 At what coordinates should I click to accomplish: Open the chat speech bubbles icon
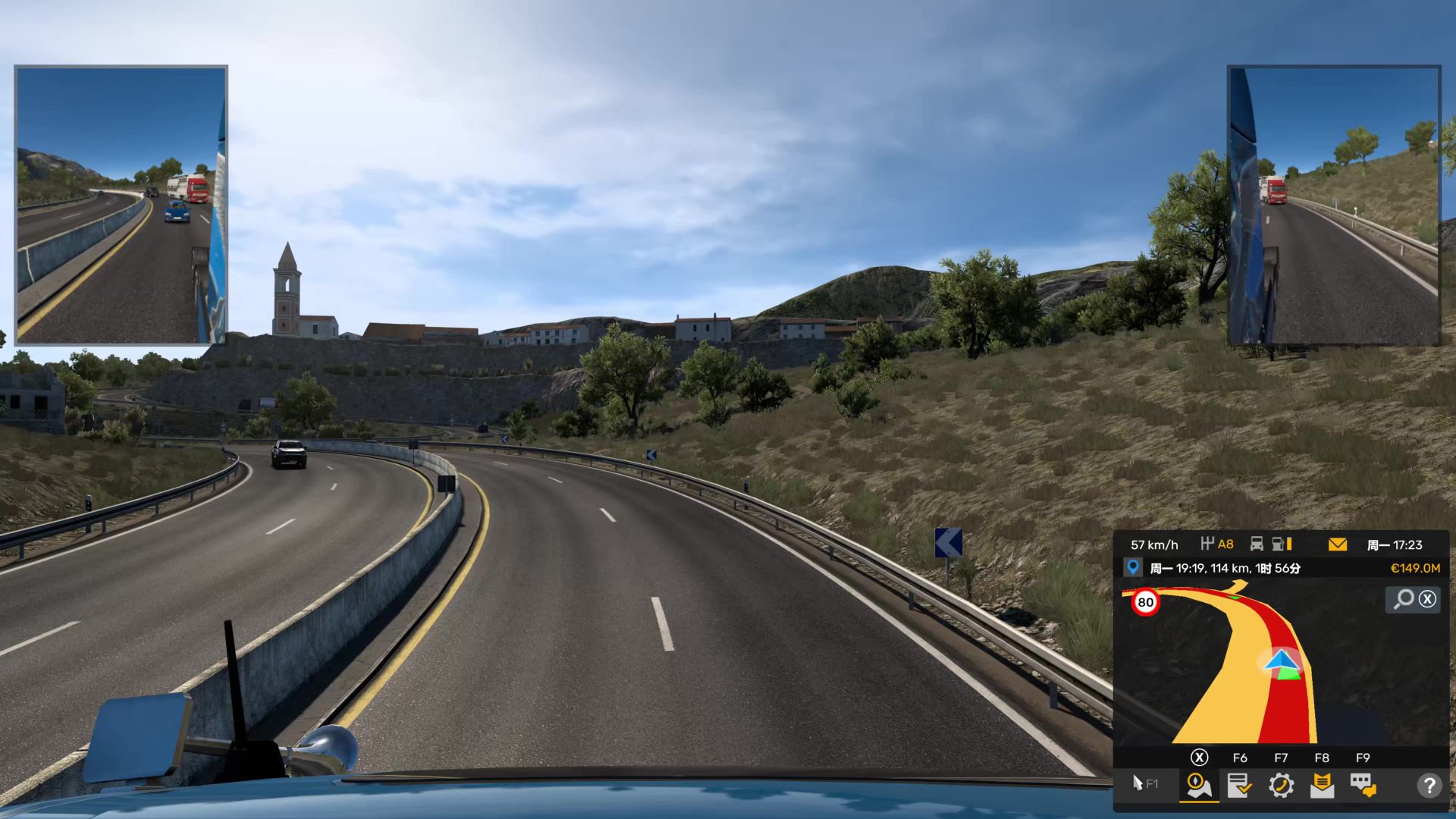[1362, 786]
